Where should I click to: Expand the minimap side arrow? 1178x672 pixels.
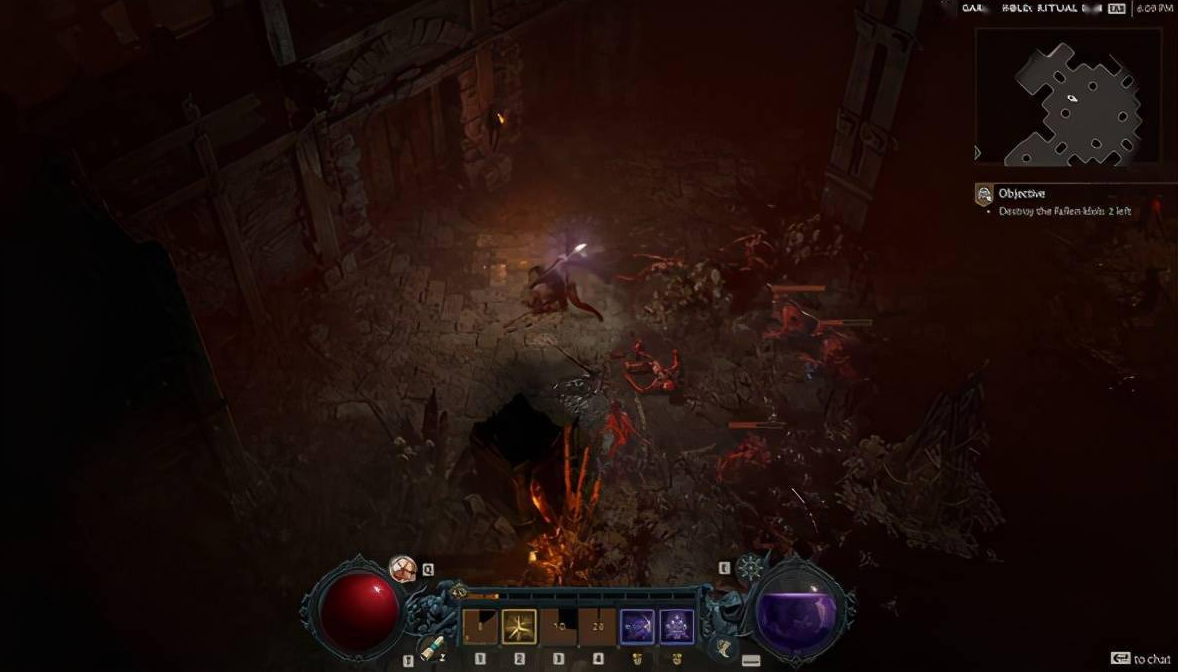tap(979, 153)
